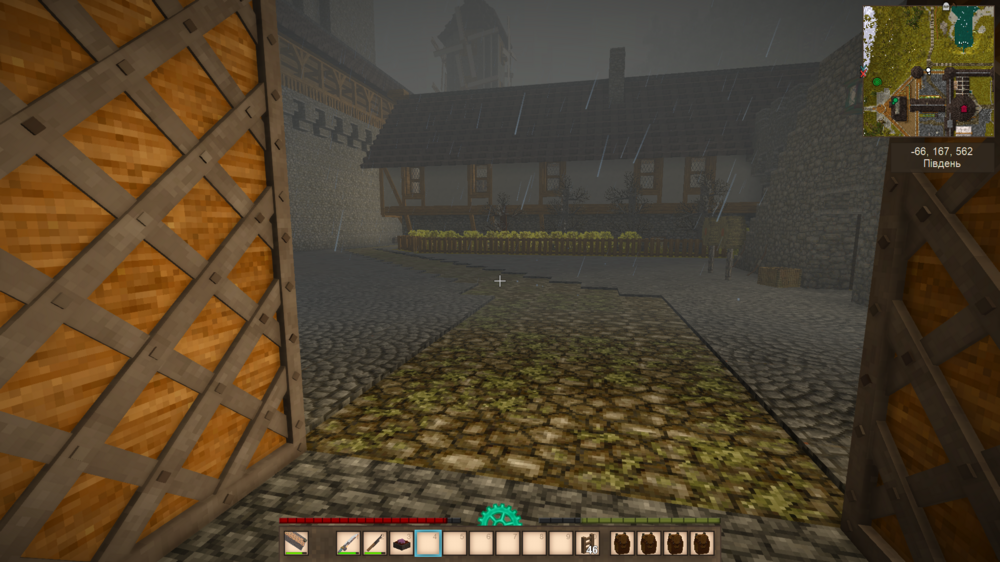Screen dimensions: 1000x562
Task: Select the blade in hotbar slot 1
Action: tap(348, 544)
